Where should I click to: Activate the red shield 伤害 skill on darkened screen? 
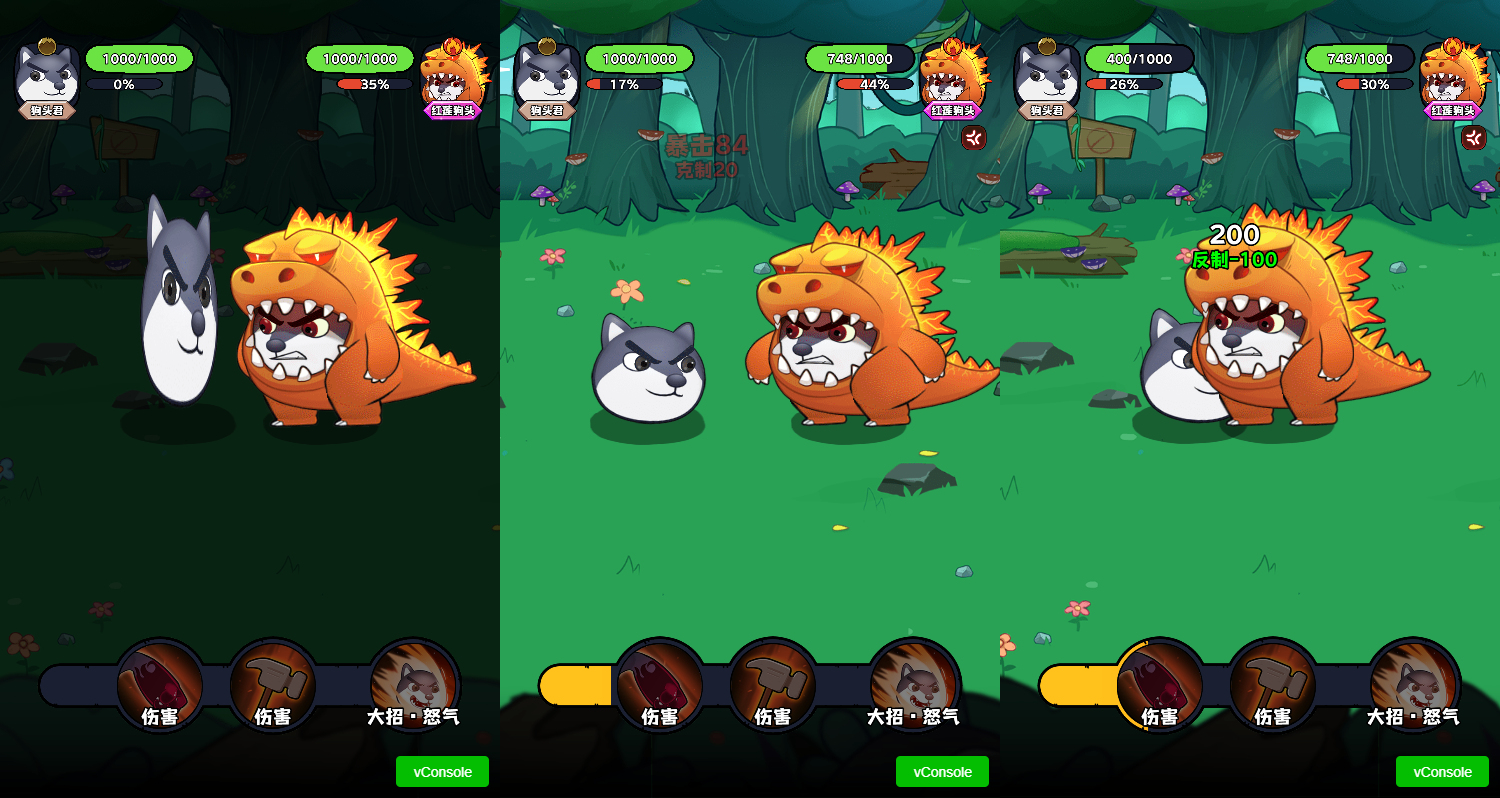(x=160, y=685)
